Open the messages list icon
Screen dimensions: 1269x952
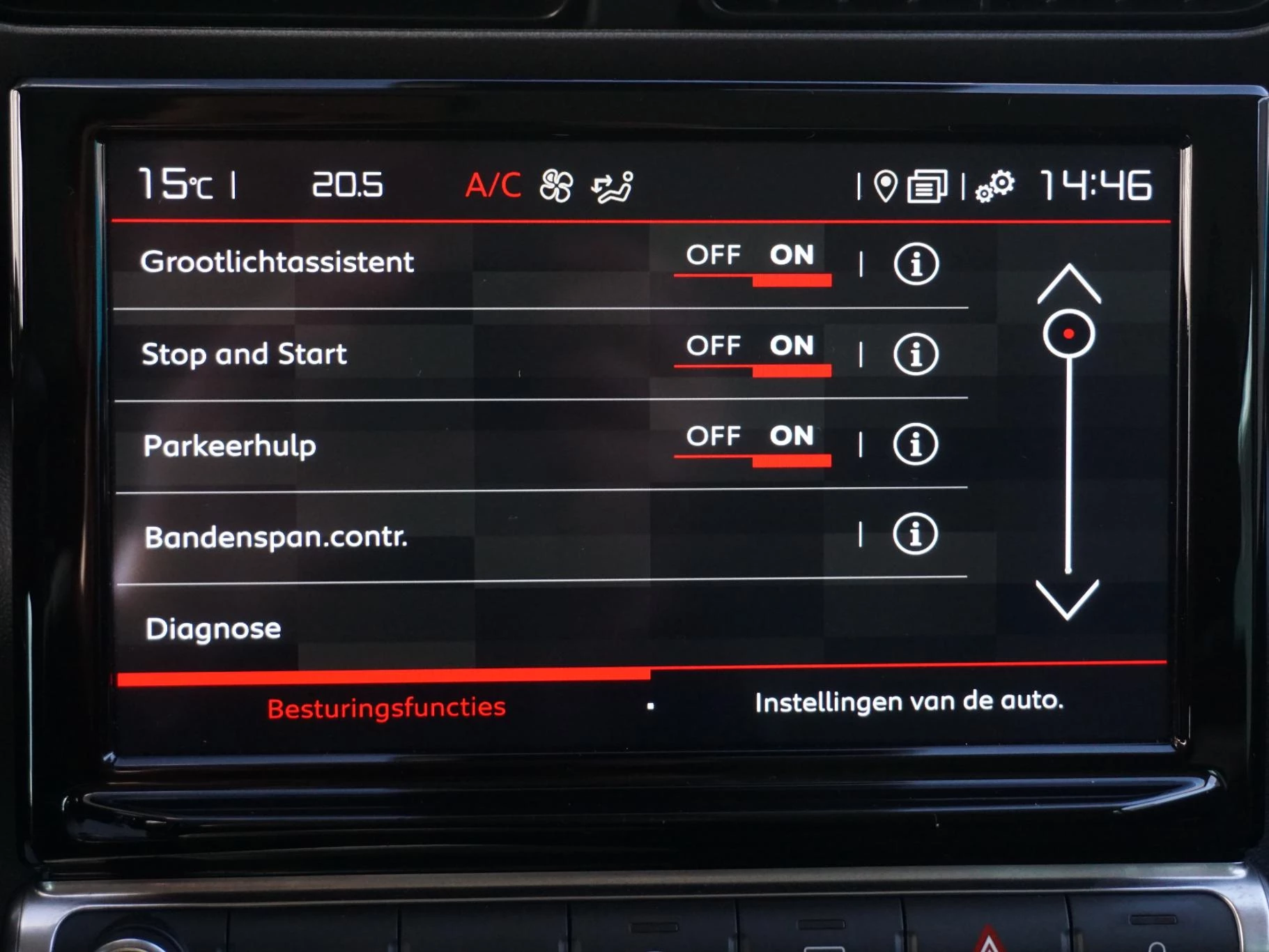point(929,185)
